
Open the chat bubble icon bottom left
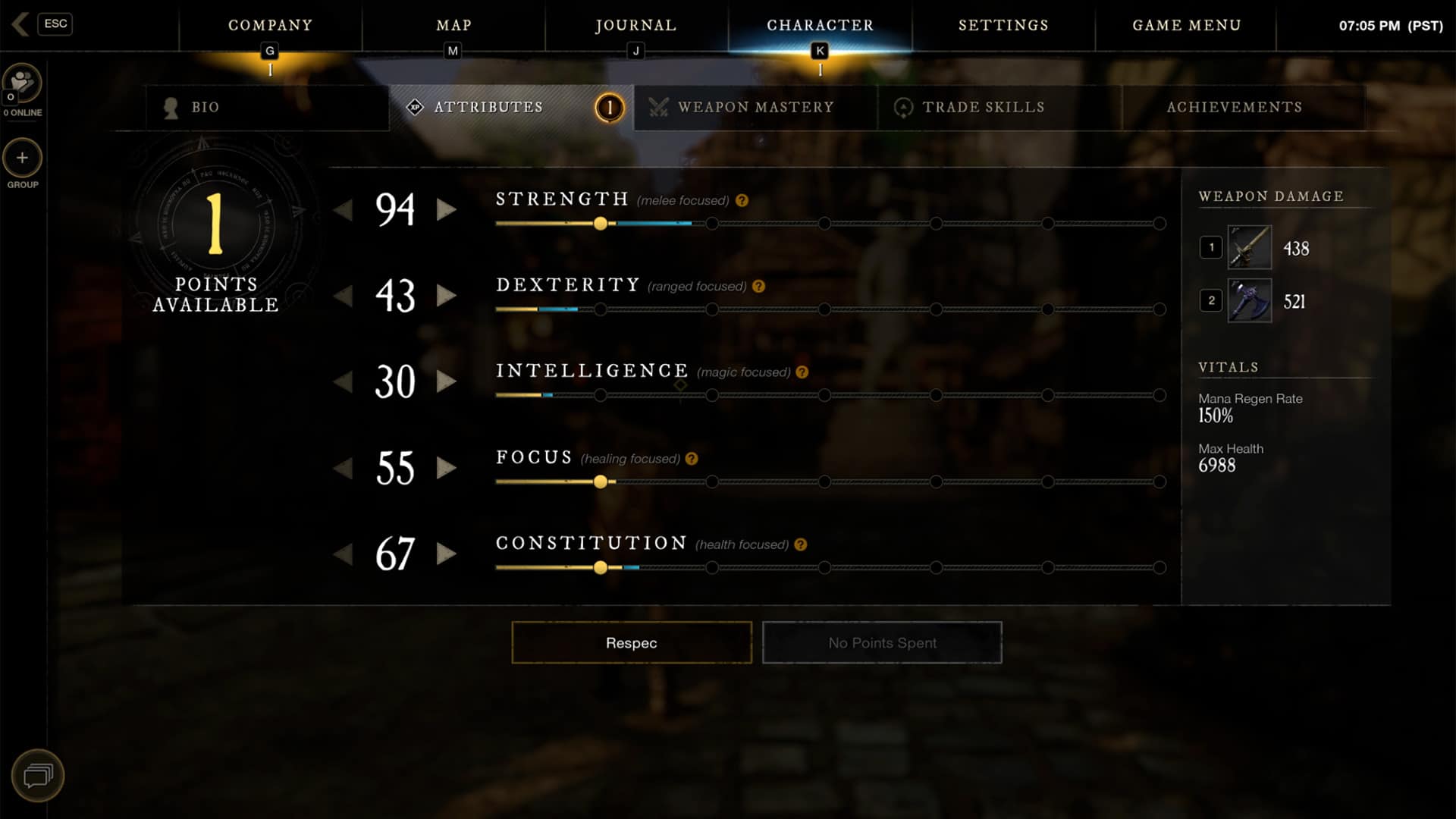click(x=39, y=775)
